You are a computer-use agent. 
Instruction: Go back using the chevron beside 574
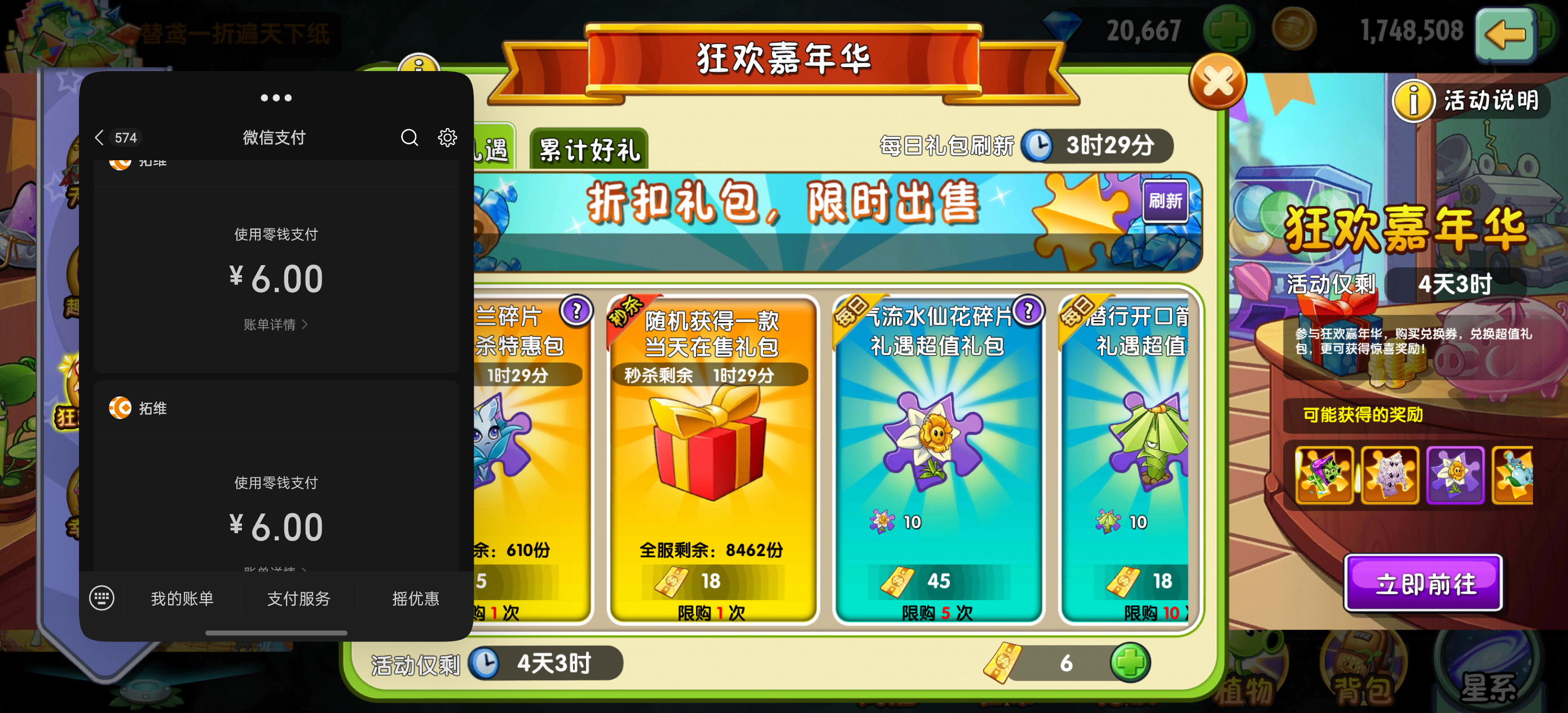coord(99,138)
